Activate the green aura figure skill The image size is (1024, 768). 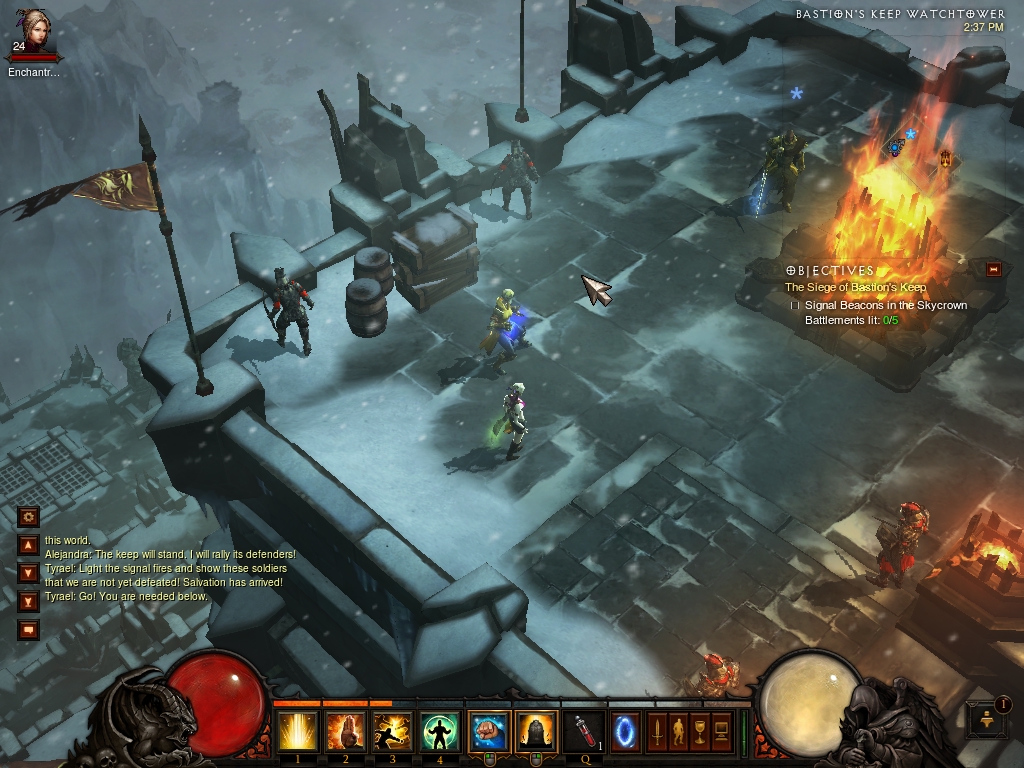click(440, 732)
